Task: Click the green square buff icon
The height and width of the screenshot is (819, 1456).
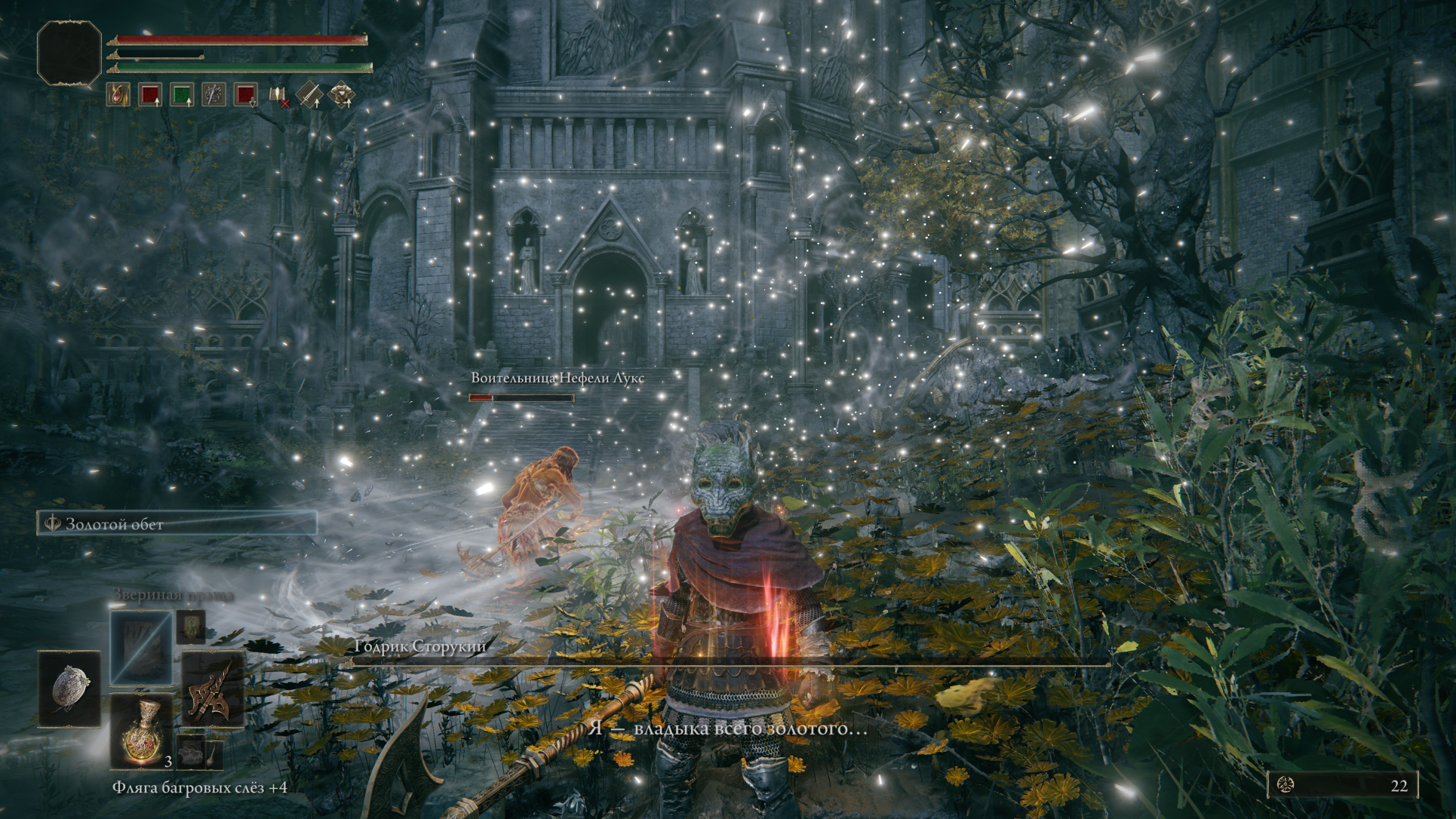Action: point(182,95)
